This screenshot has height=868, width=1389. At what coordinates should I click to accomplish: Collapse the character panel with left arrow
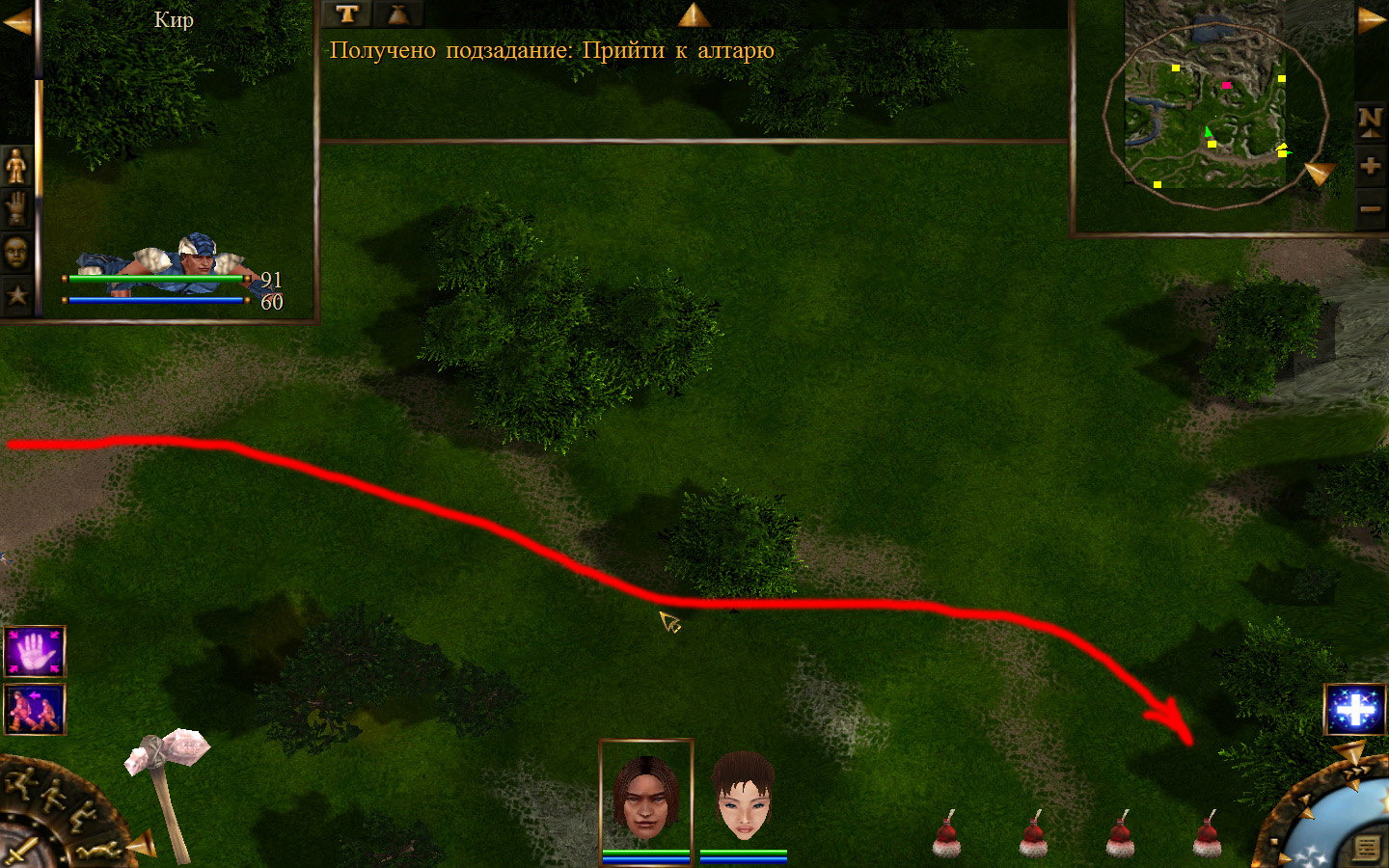pos(16,22)
